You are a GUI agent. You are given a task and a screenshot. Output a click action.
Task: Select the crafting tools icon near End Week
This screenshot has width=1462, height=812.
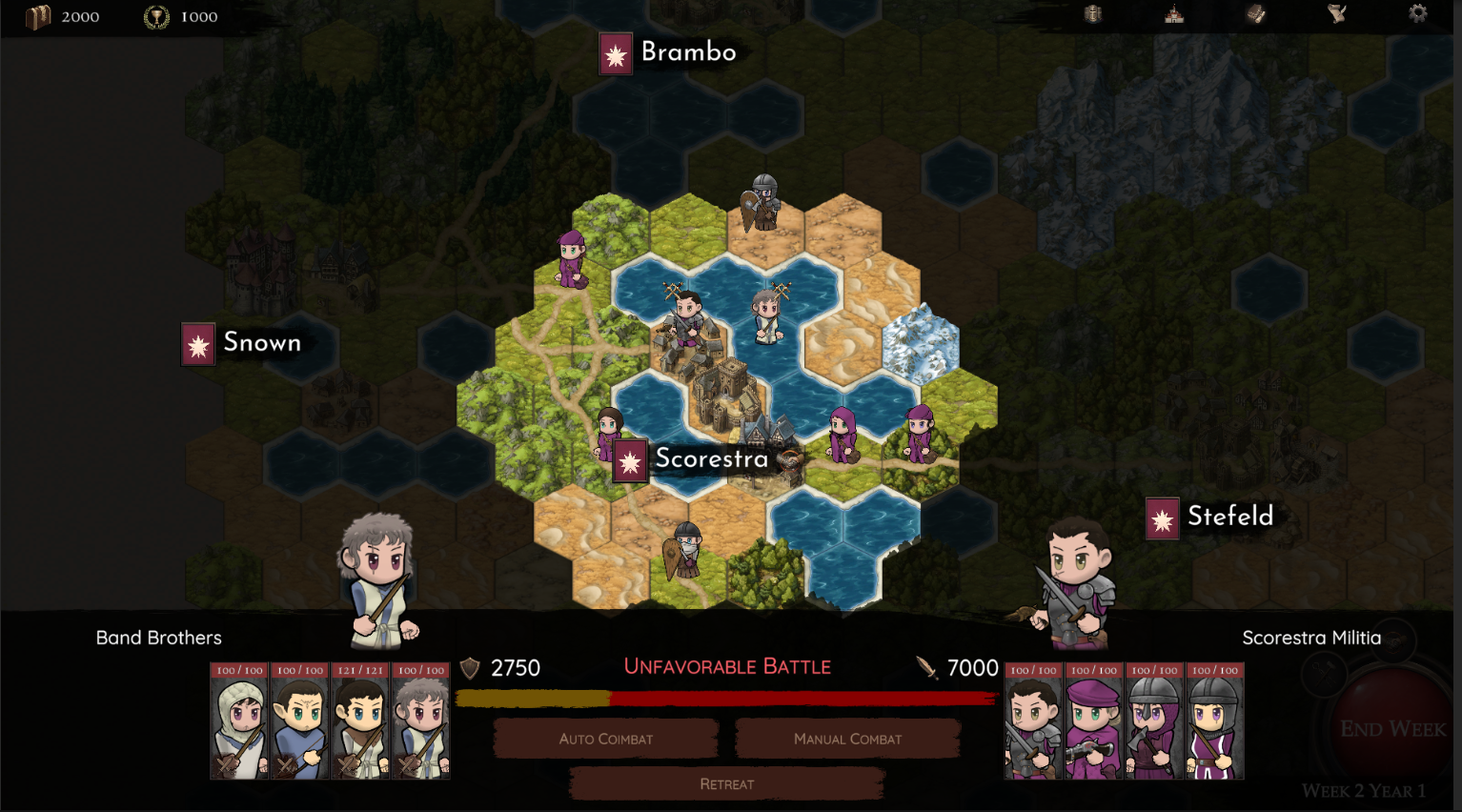point(1326,675)
